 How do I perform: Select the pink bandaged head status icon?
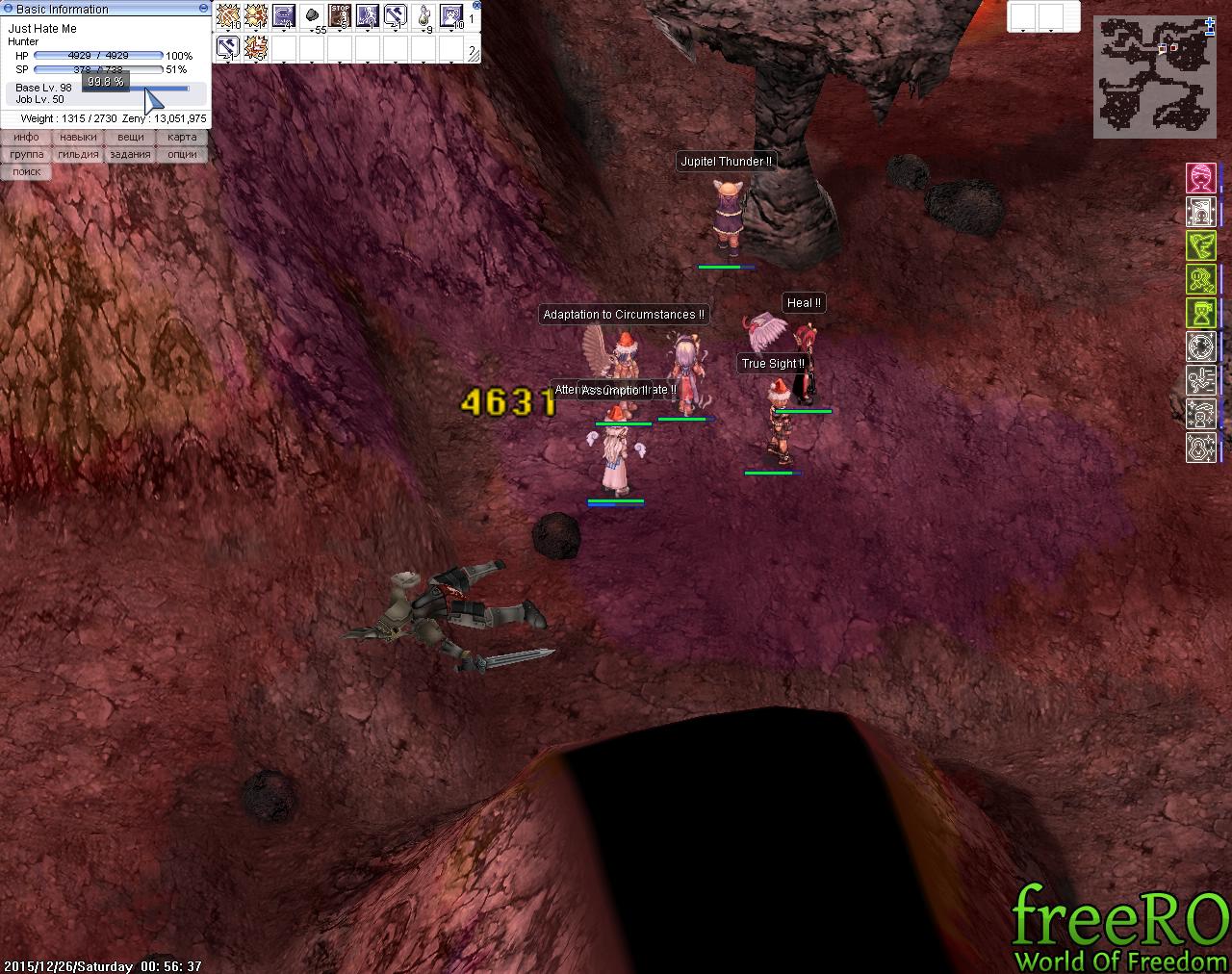coord(1200,178)
